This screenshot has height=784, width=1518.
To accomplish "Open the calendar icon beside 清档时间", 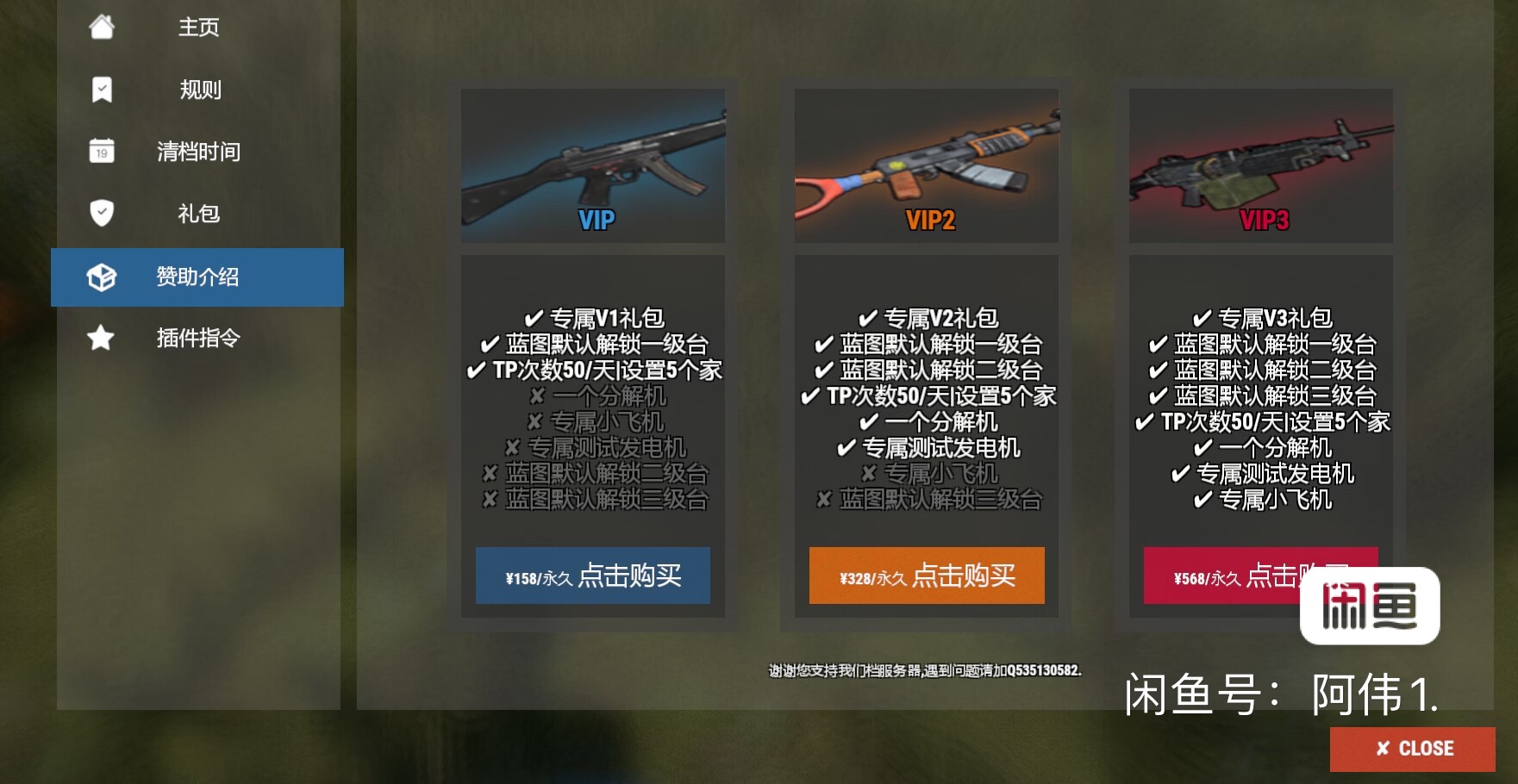I will click(102, 151).
